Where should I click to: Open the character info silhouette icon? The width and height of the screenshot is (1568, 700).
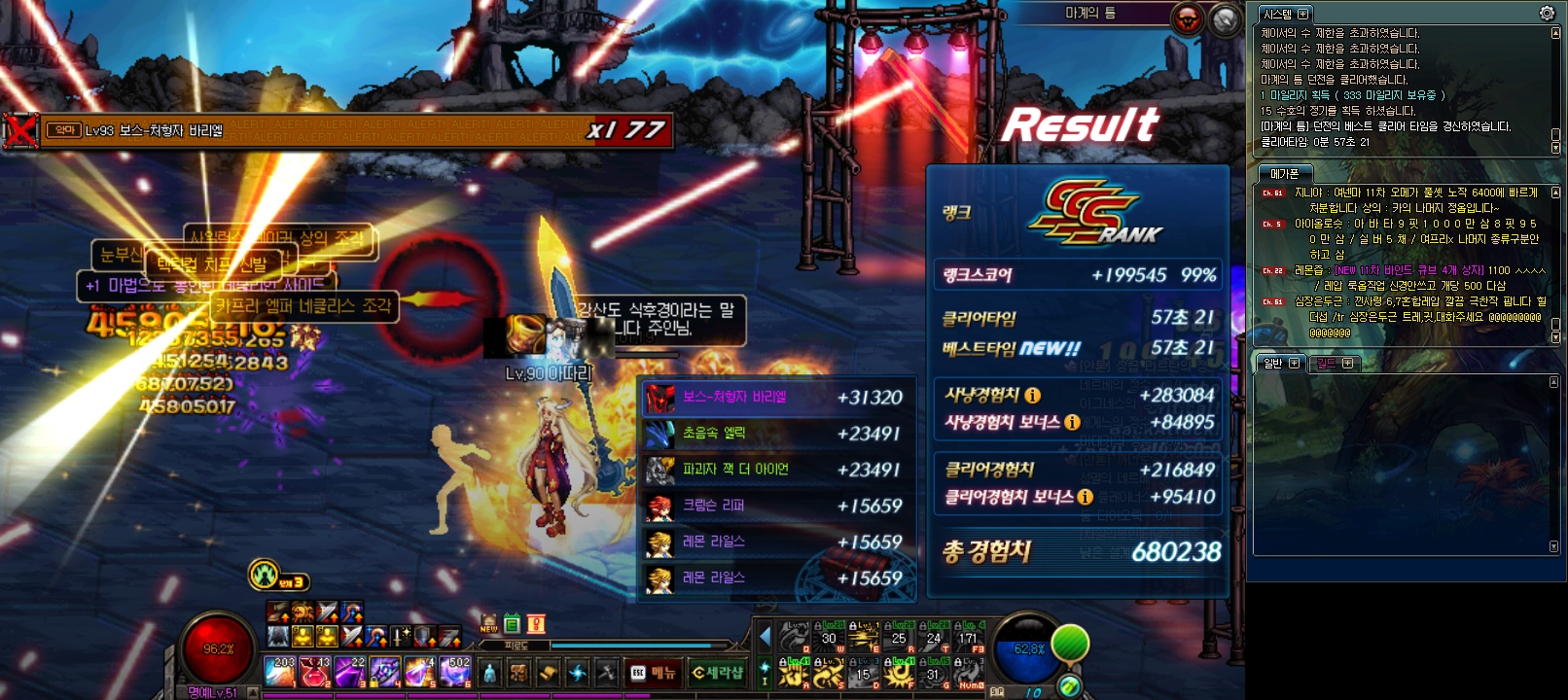pyautogui.click(x=489, y=673)
